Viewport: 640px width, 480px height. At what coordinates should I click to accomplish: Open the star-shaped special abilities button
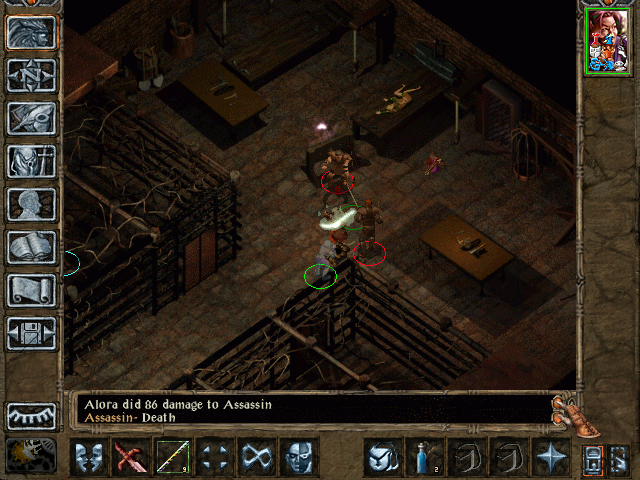click(550, 458)
